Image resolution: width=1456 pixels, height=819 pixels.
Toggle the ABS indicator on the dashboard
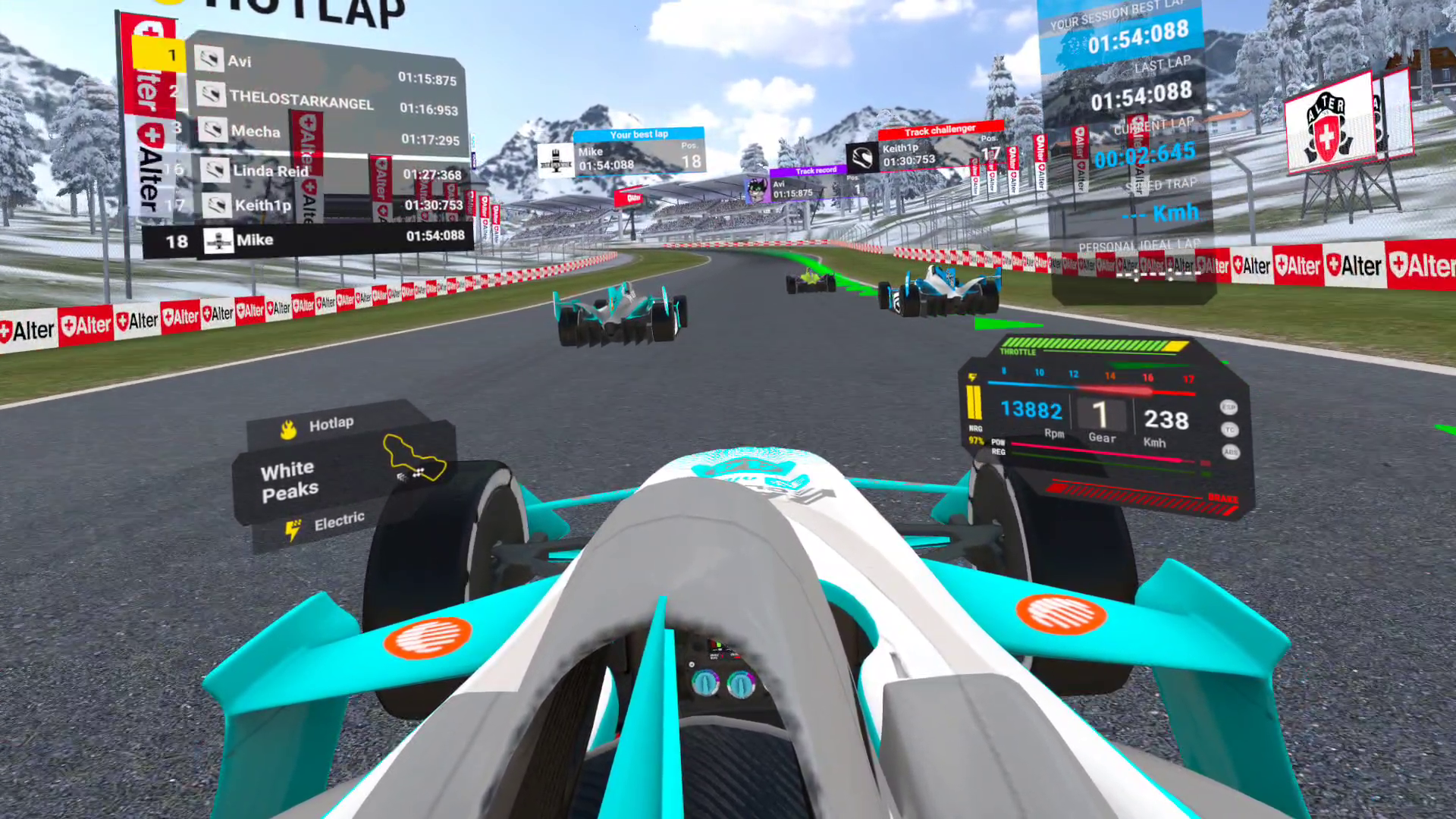(x=1230, y=452)
